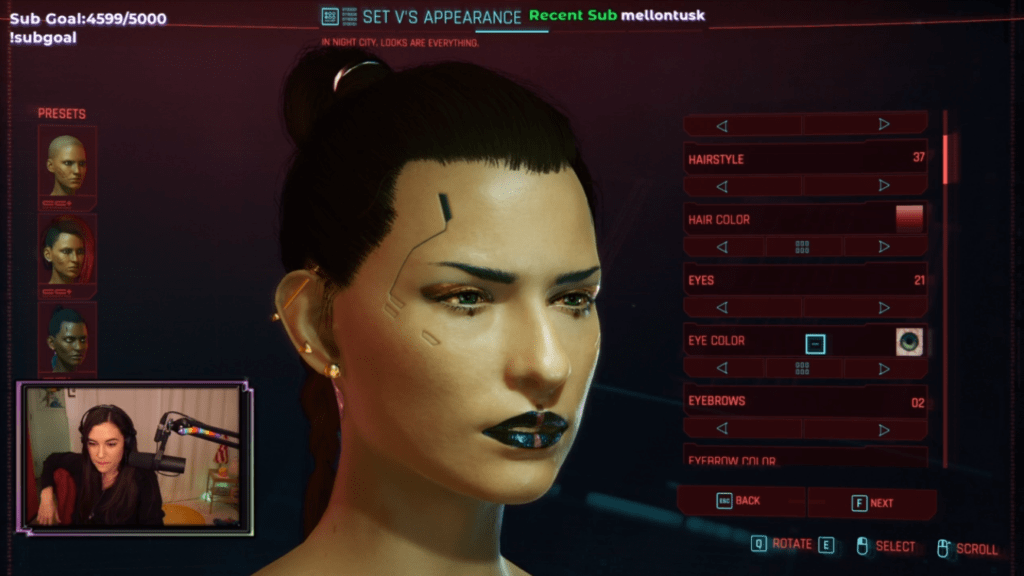Choose the previous eyebrows style

pos(722,429)
